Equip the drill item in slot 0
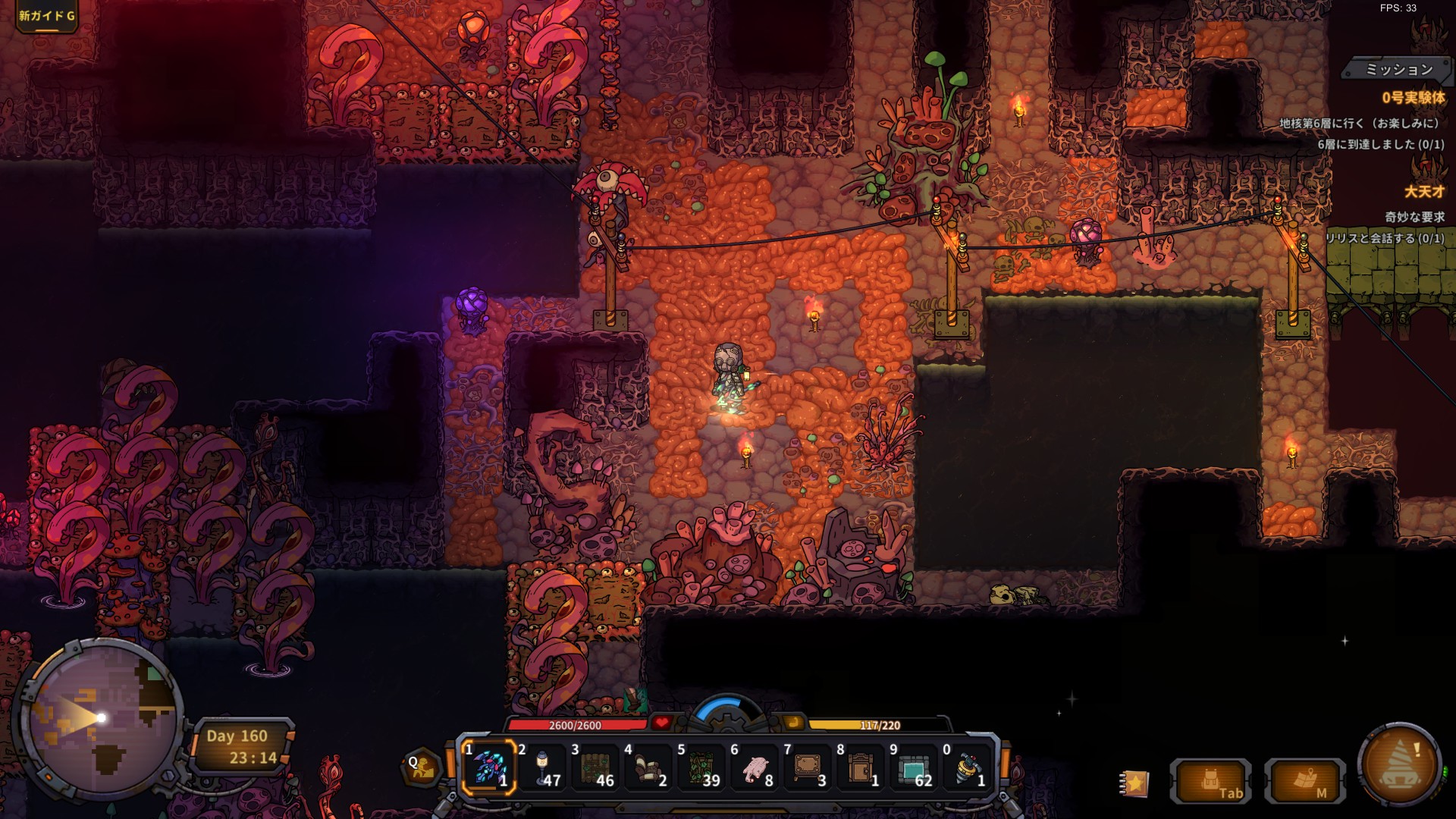The width and height of the screenshot is (1456, 819). [x=967, y=767]
